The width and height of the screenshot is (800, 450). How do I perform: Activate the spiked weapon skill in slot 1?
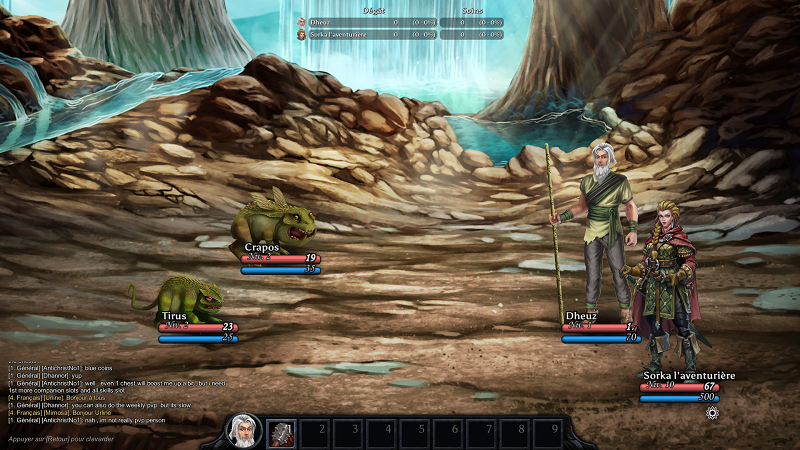coord(281,433)
